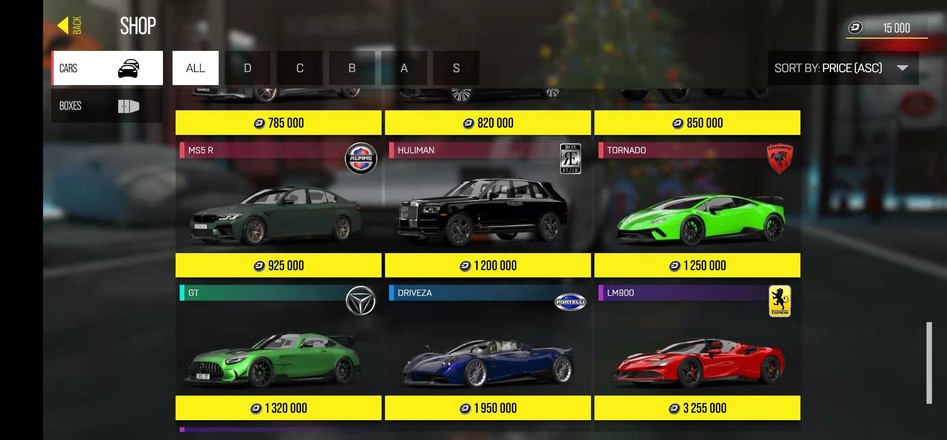View the green GT car

coord(278,350)
